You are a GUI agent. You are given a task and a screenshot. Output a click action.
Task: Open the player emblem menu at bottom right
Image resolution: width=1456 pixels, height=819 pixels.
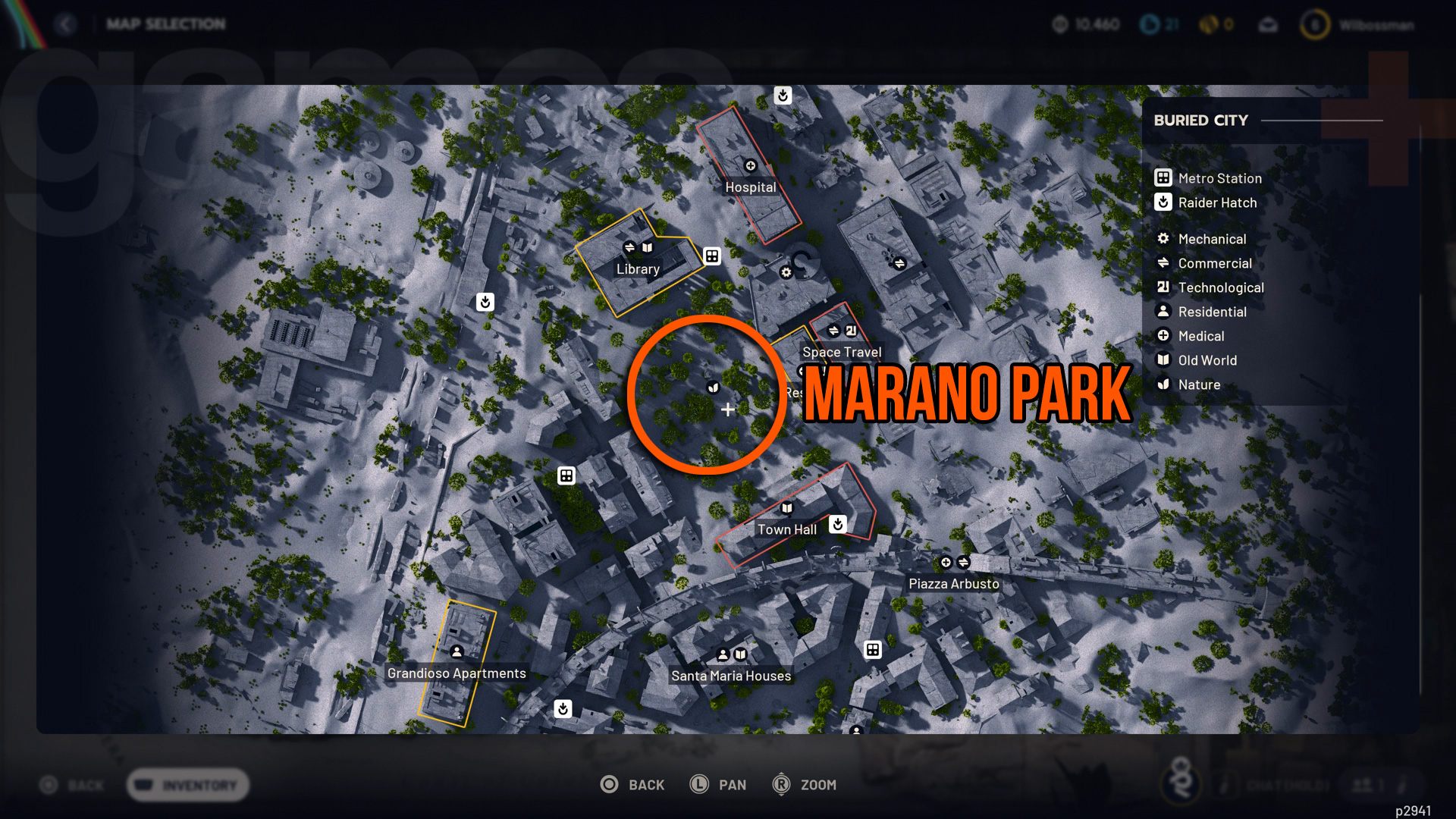coord(1180,782)
